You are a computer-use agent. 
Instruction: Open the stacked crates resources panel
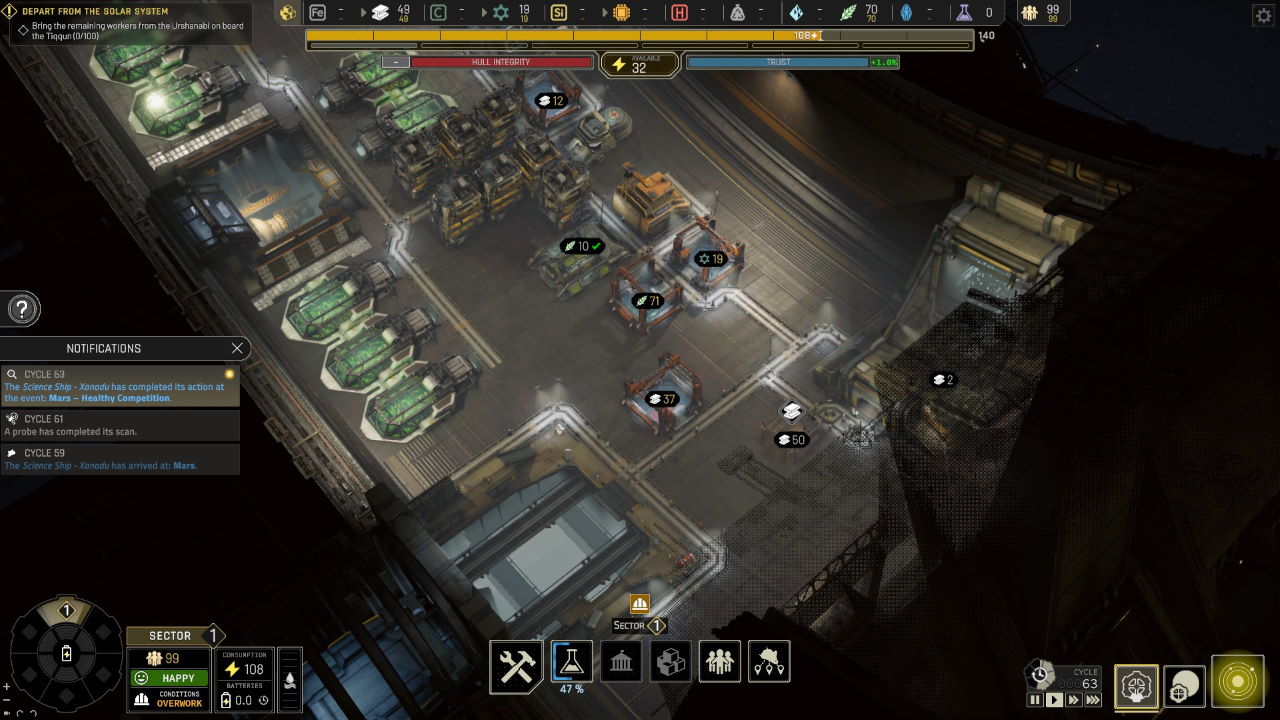click(x=670, y=662)
